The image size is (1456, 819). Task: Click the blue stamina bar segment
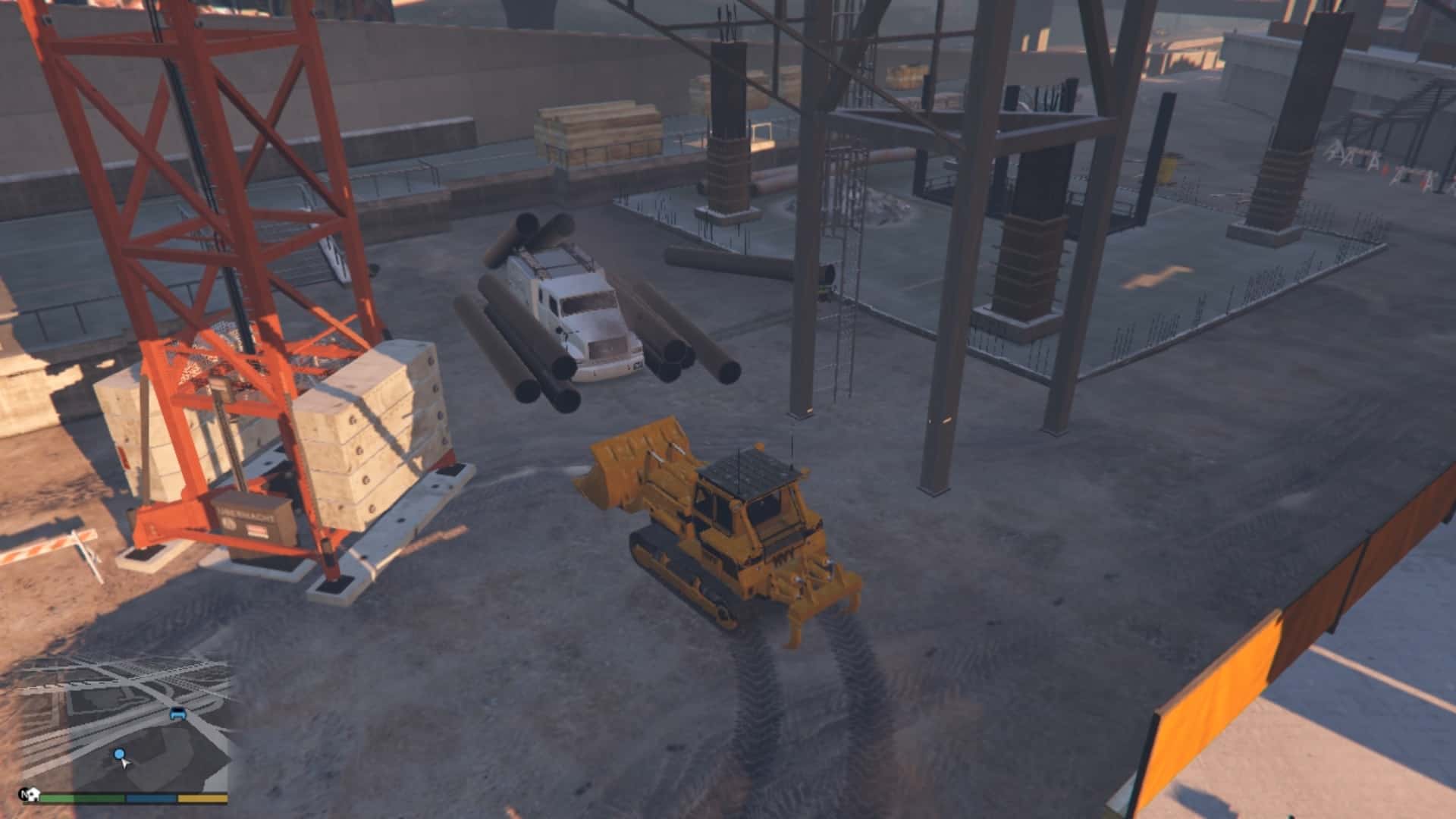pos(150,797)
